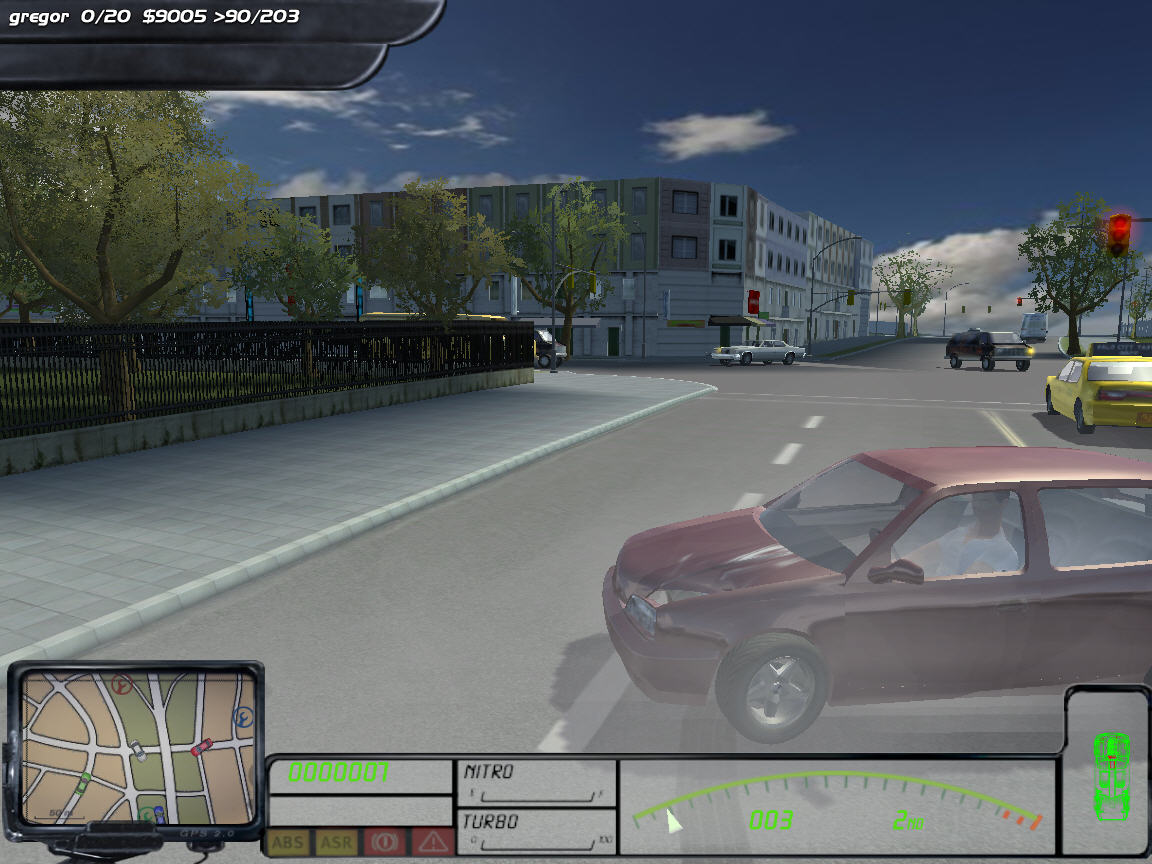Click the red car marker on the GPS

point(202,746)
